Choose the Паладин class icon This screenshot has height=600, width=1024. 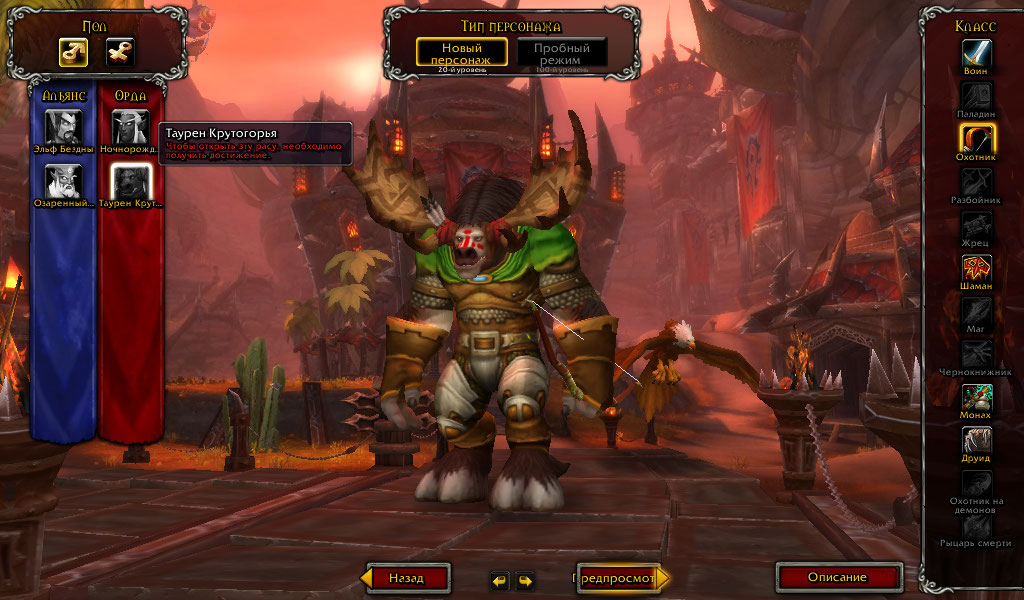click(x=977, y=95)
